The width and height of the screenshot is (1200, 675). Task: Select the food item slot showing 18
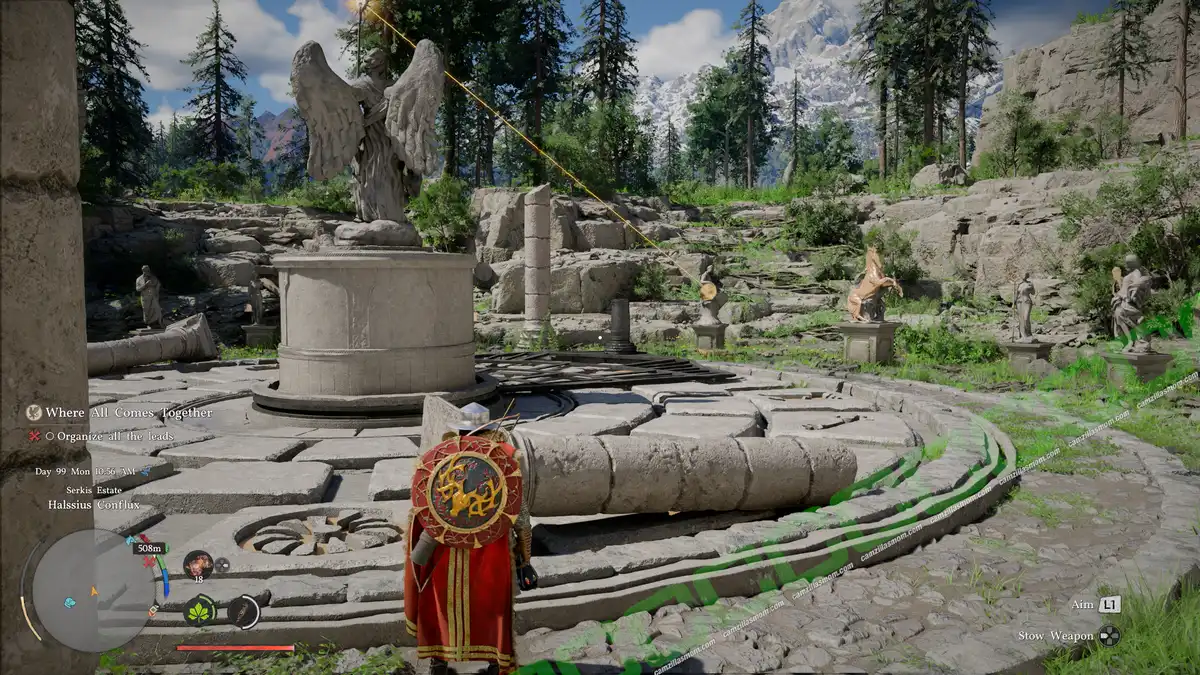(x=197, y=563)
